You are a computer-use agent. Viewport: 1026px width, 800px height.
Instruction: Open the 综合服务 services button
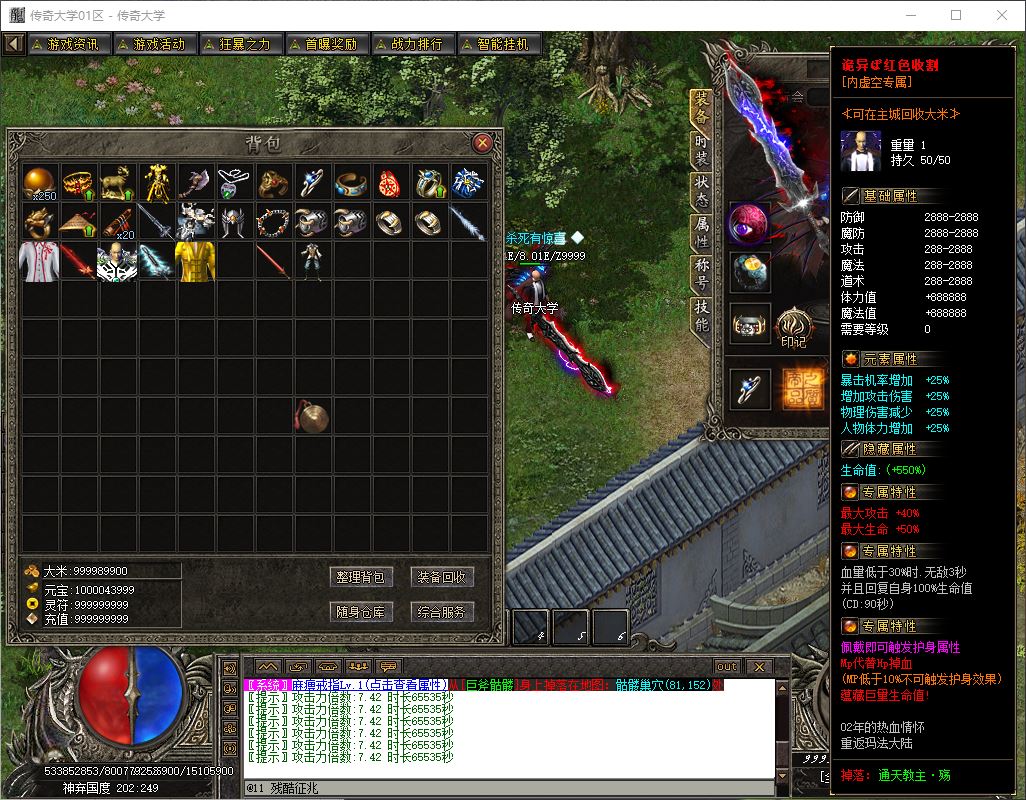442,612
